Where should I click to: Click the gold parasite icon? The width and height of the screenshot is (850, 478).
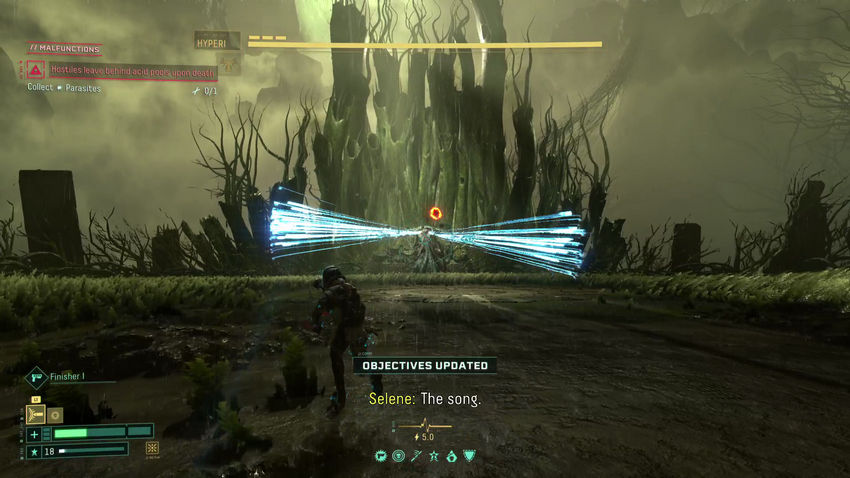152,448
